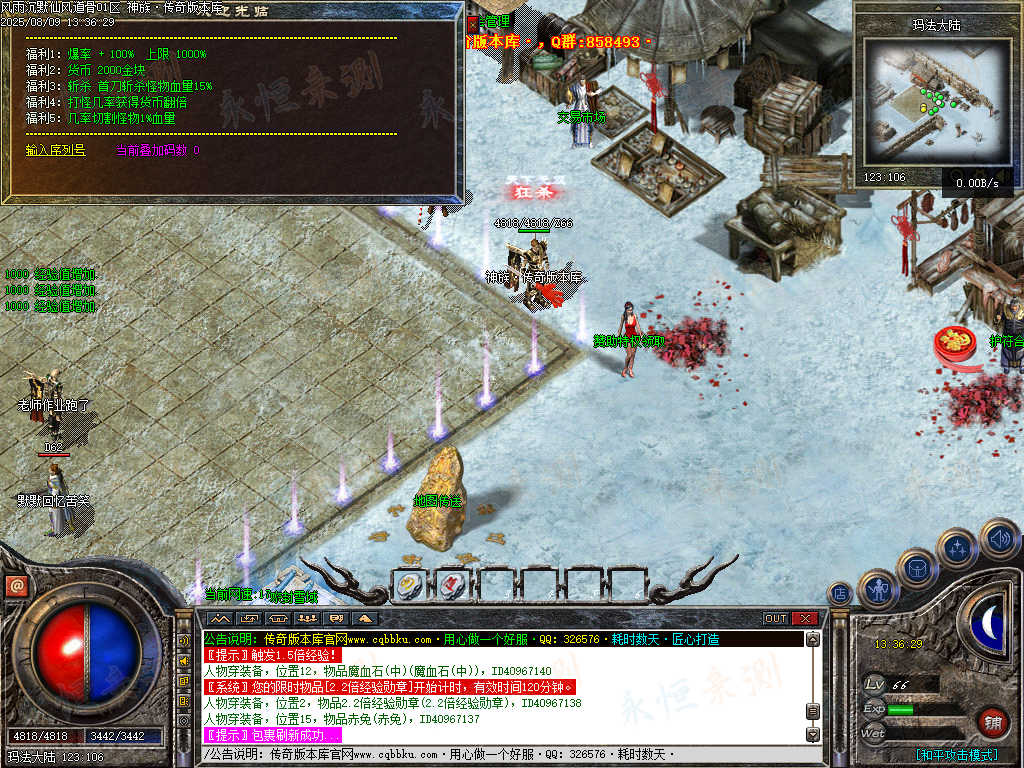Open the character equipment panel
The width and height of the screenshot is (1024, 768).
coord(879,590)
